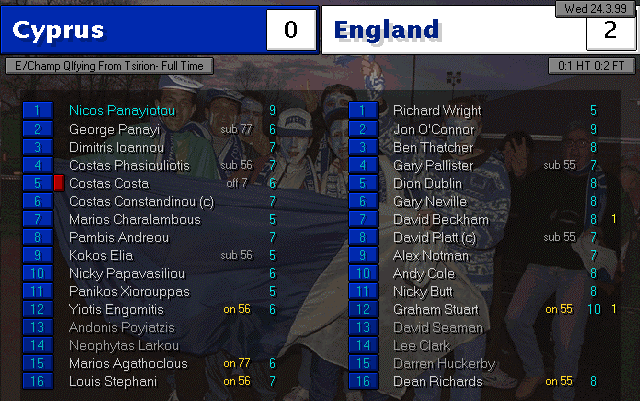
Task: Choose Gary Pallister in England's lineup
Action: pos(433,165)
